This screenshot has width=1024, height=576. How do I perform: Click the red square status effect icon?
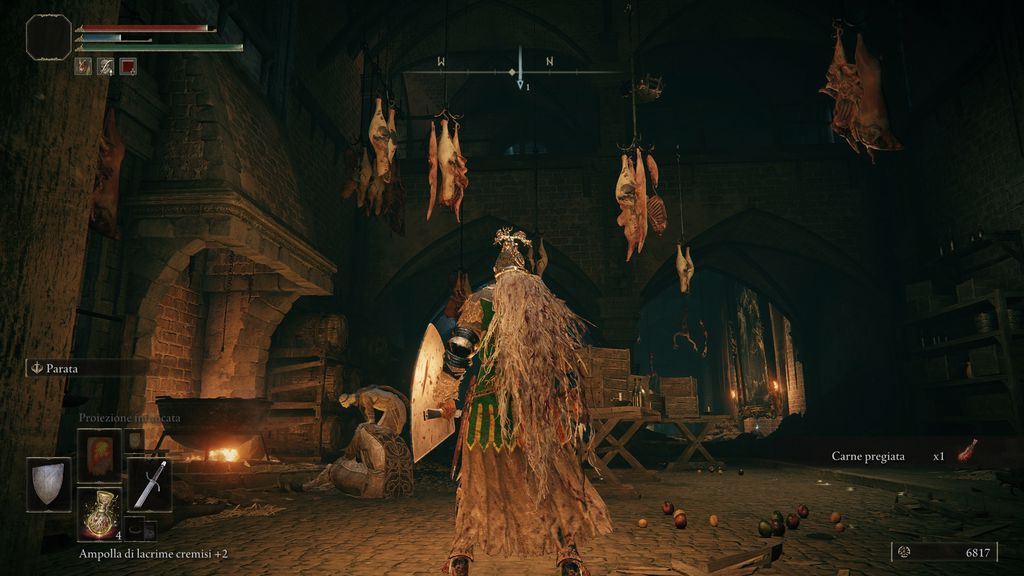click(x=128, y=67)
